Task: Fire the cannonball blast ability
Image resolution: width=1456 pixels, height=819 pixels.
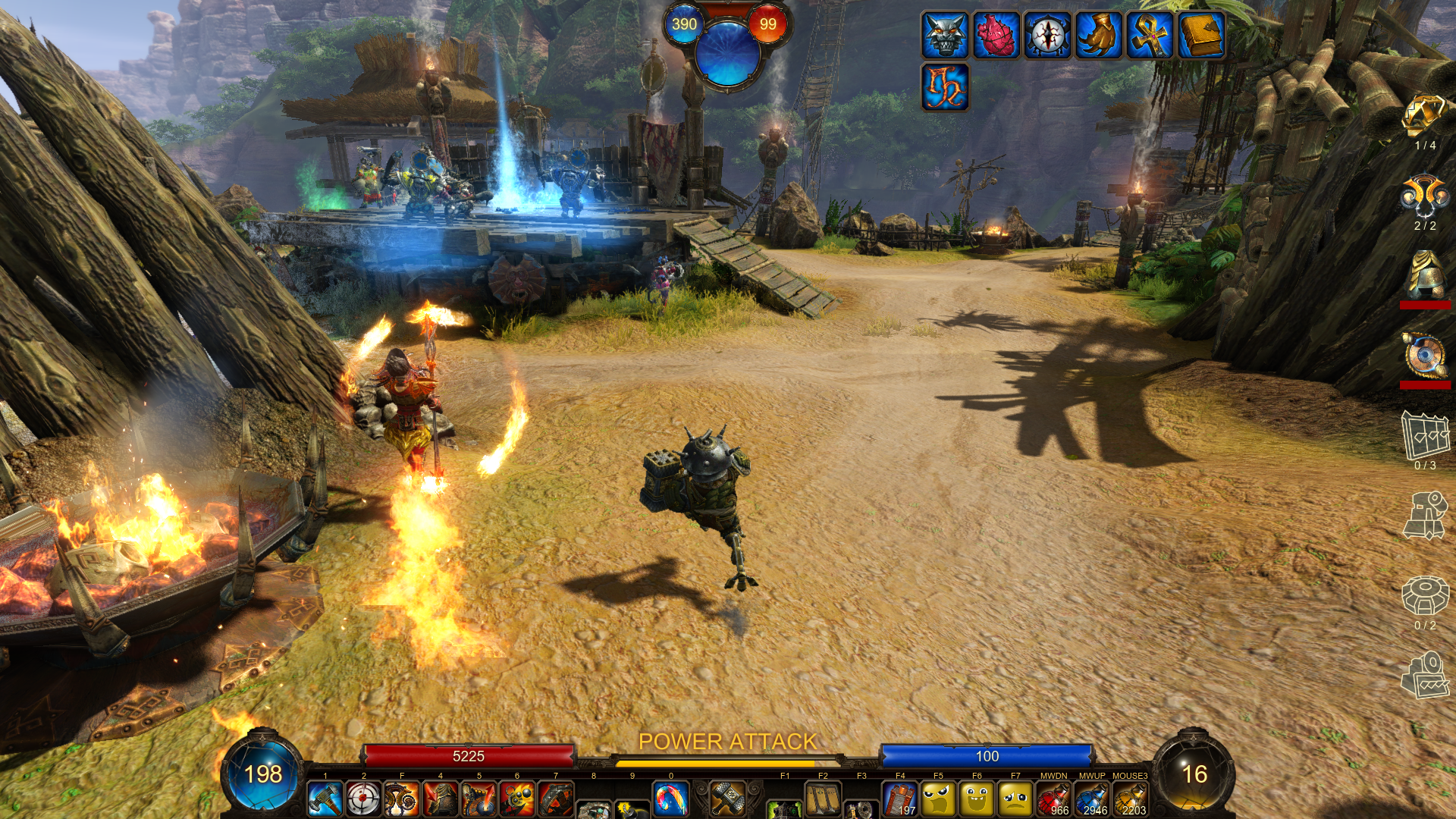Action: pos(517,799)
